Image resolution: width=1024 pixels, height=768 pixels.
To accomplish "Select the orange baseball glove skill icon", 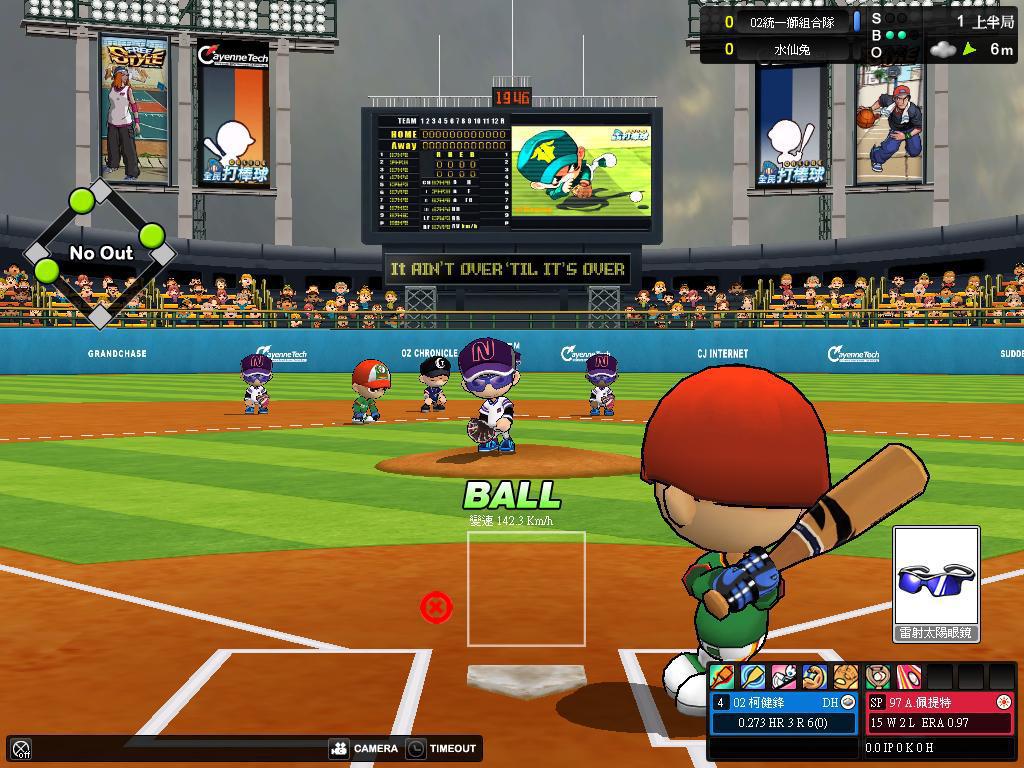I will [846, 677].
